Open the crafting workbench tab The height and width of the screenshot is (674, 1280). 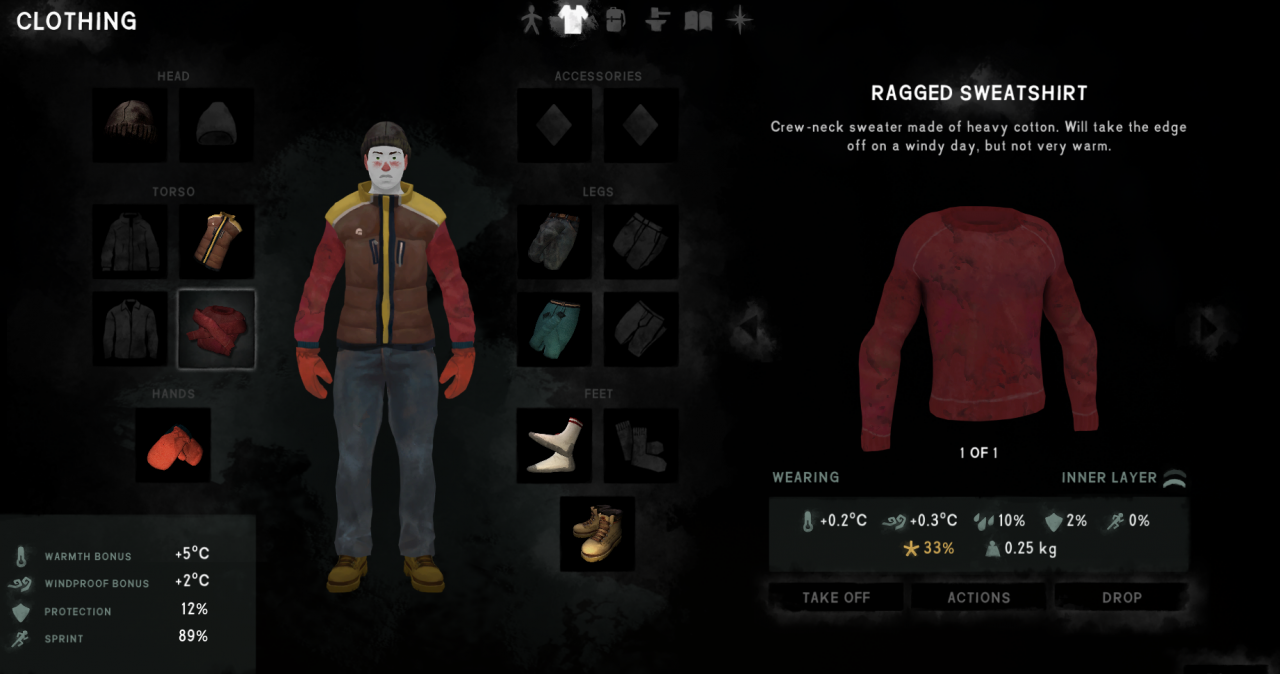click(x=656, y=20)
